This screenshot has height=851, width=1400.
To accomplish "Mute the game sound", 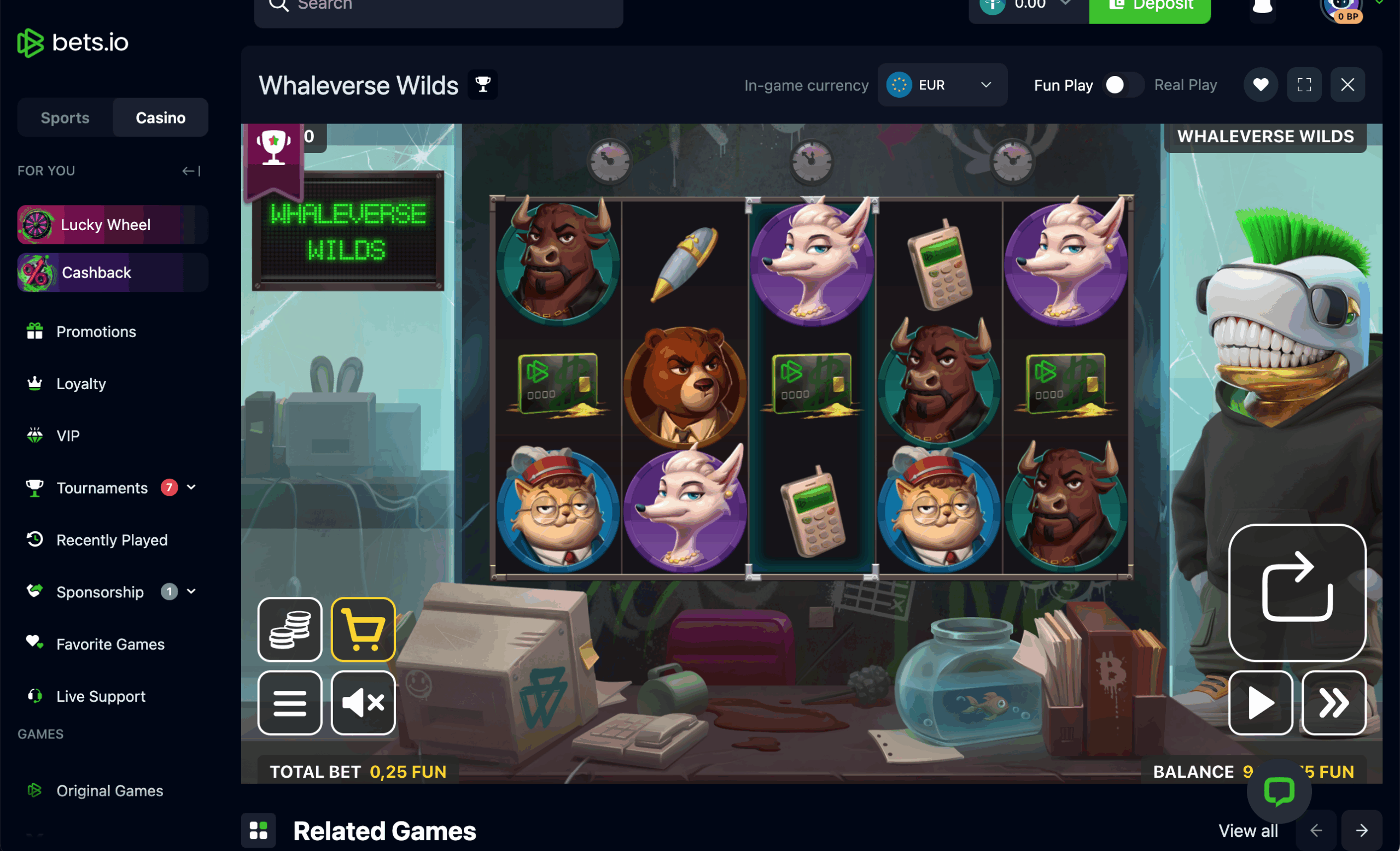I will [x=363, y=703].
